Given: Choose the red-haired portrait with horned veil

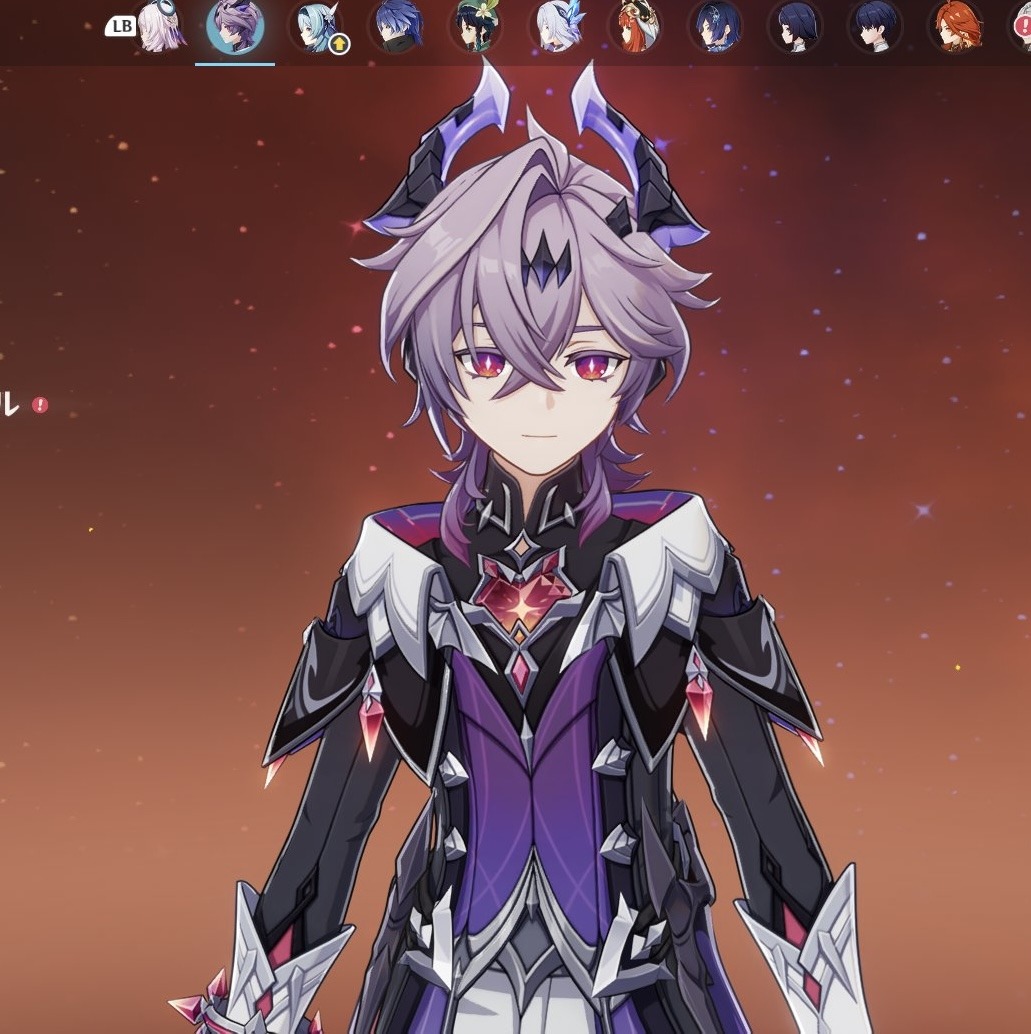Looking at the screenshot, I should [635, 27].
